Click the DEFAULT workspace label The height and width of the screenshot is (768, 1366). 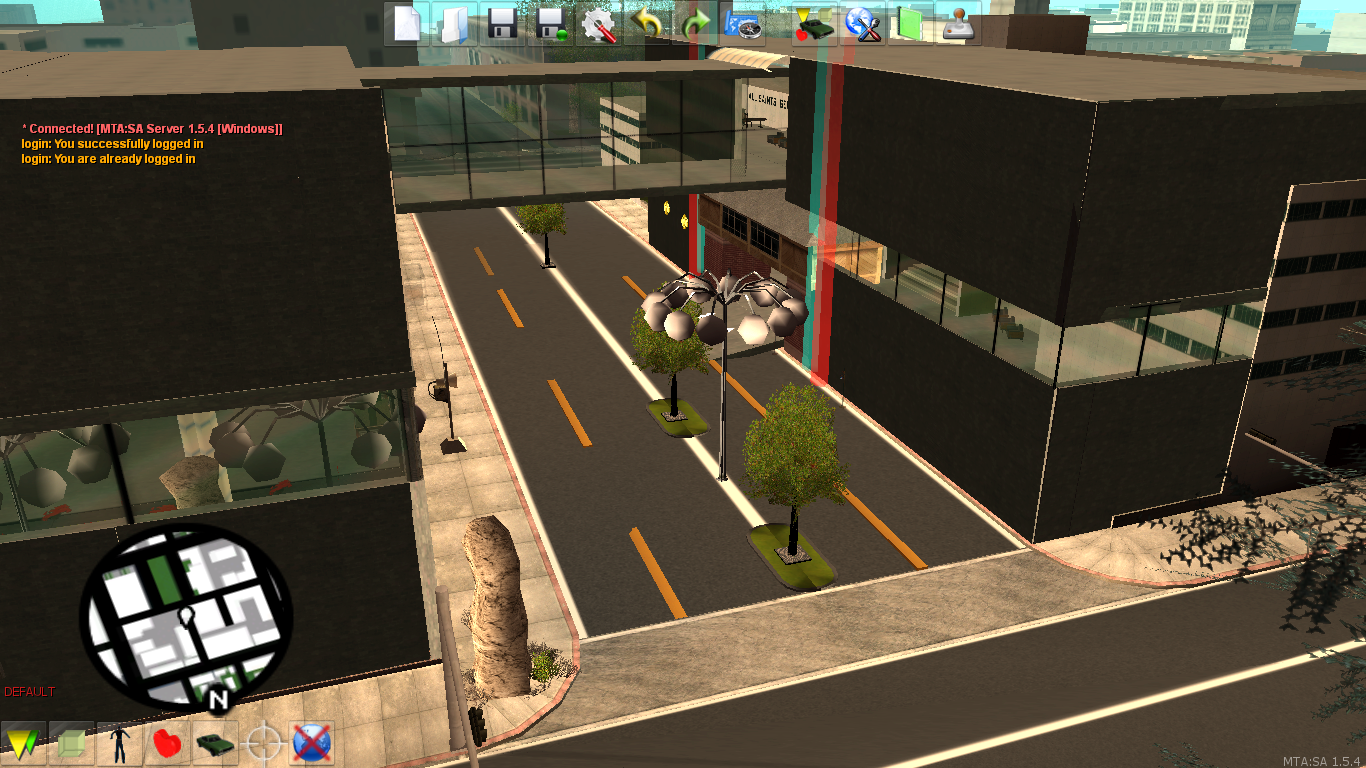(x=29, y=691)
